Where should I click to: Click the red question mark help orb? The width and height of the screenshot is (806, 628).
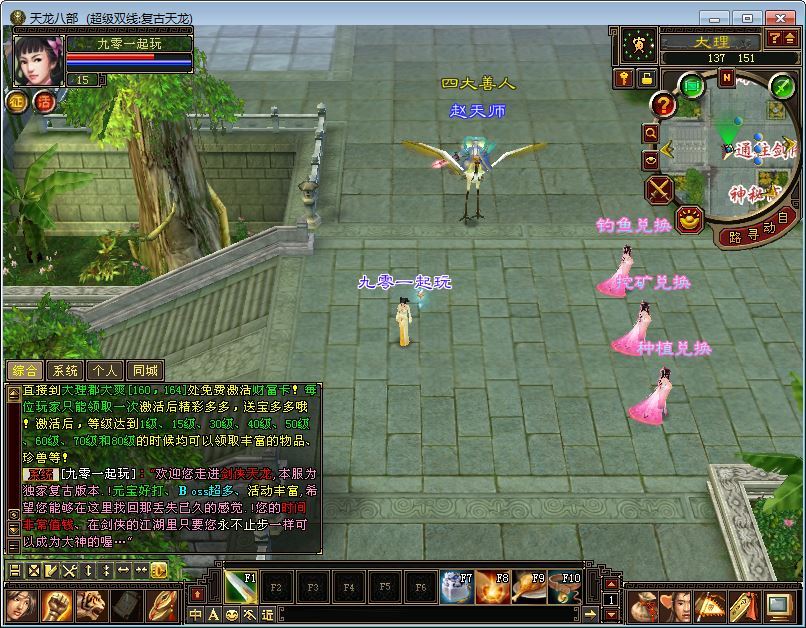[663, 104]
